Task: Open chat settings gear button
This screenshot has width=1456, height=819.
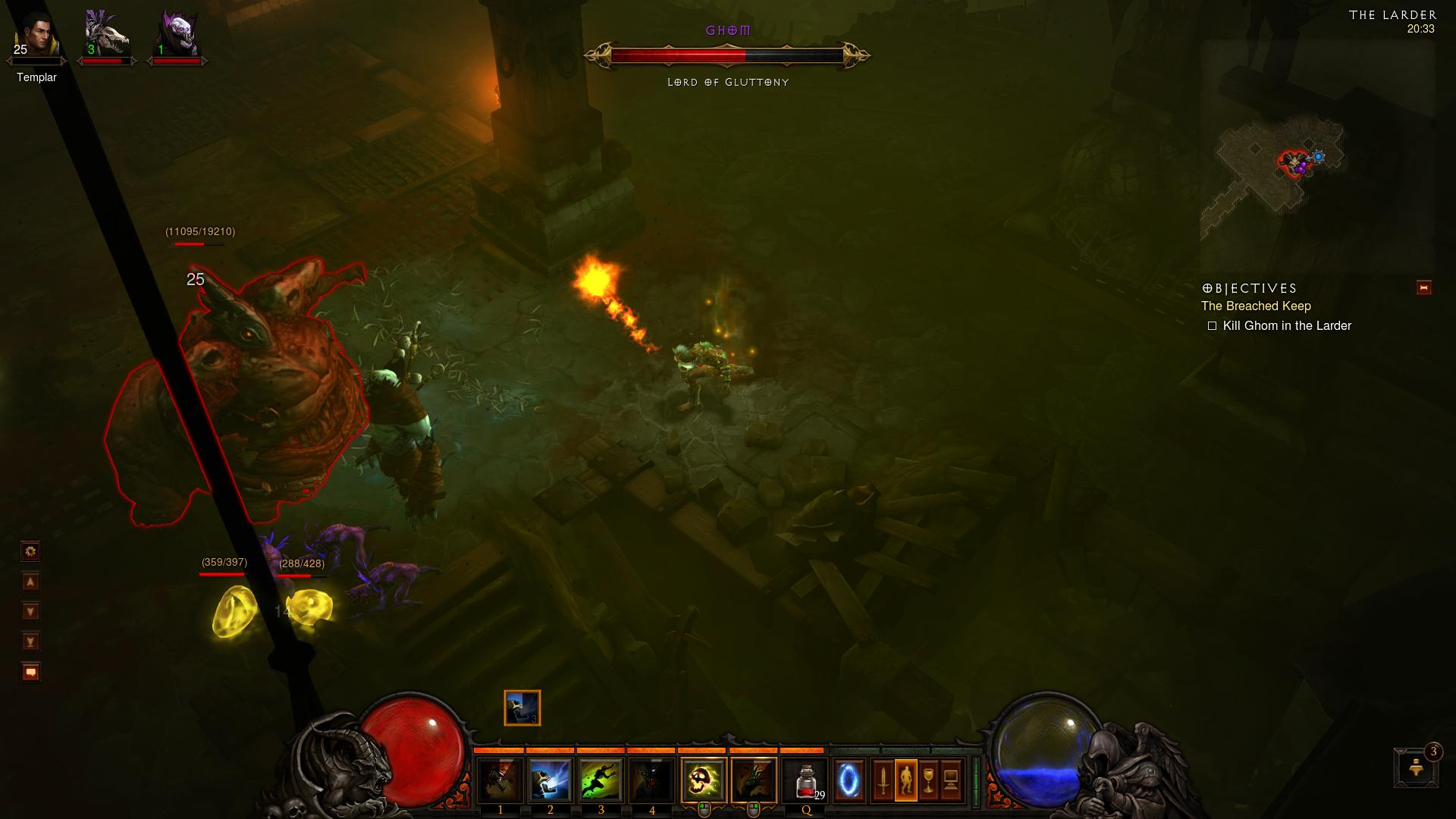Action: tap(30, 551)
